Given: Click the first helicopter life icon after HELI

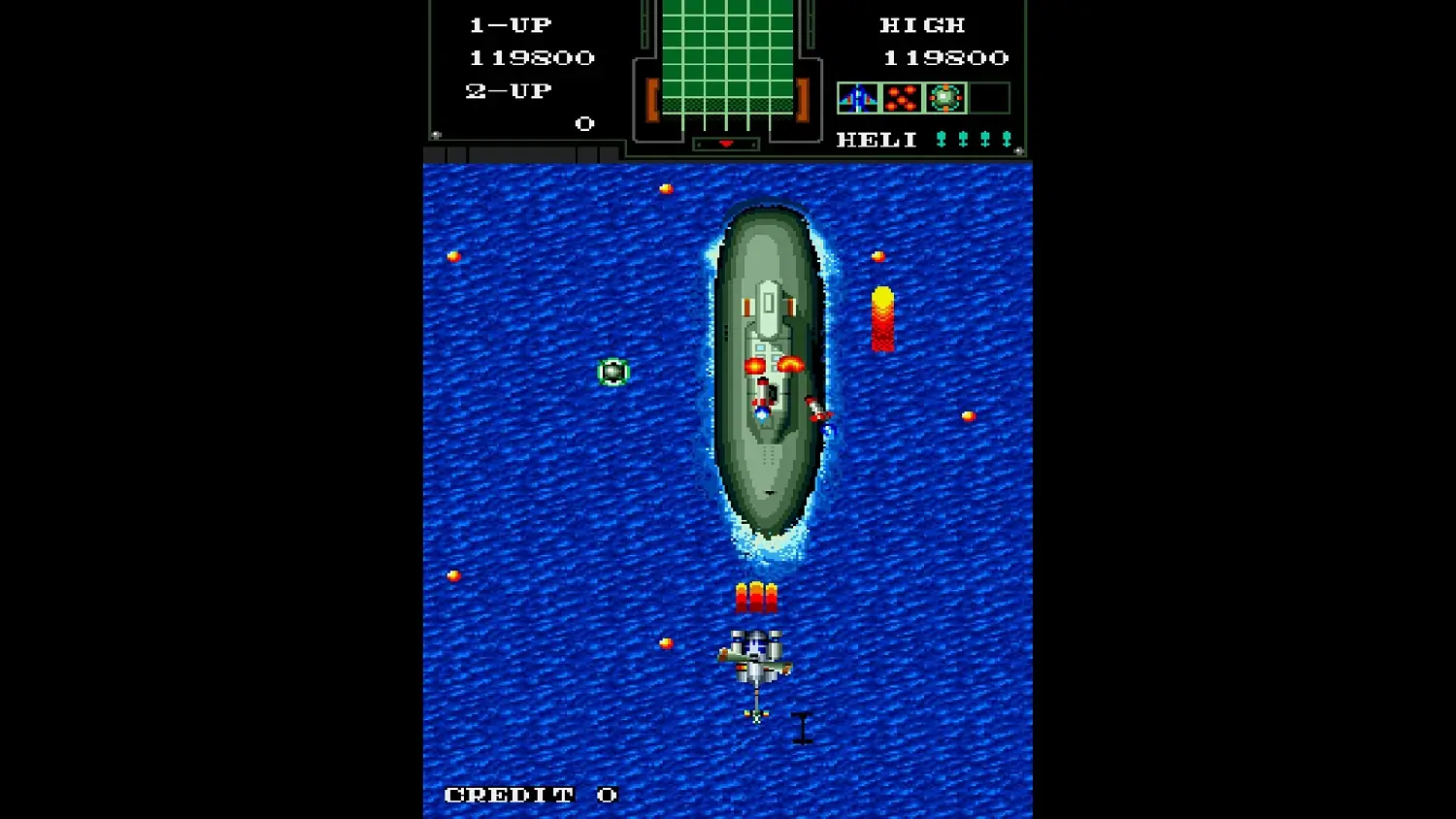Looking at the screenshot, I should point(940,139).
